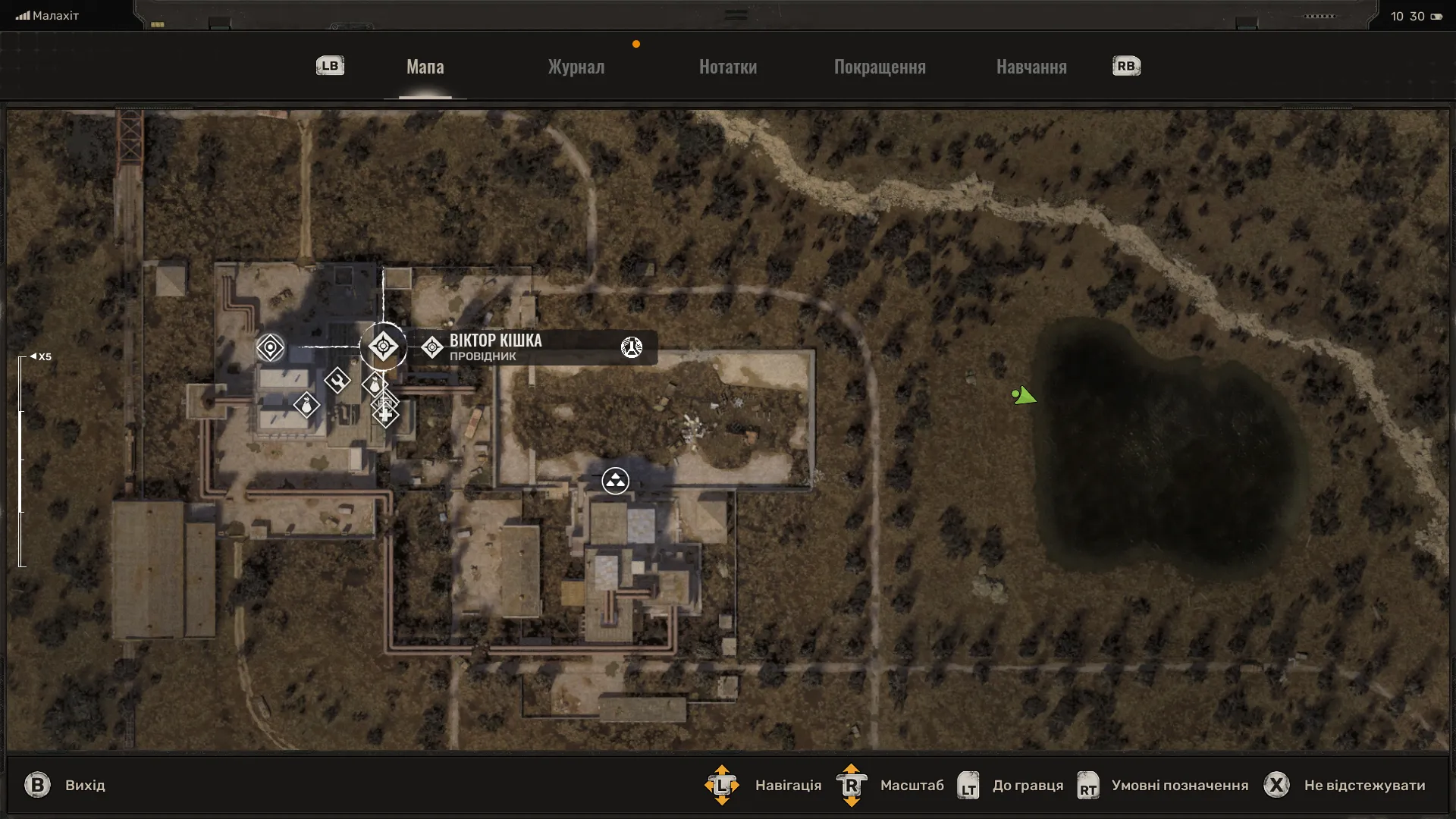Click the x5 zoom scale indicator
This screenshot has height=819, width=1456.
(x=43, y=356)
